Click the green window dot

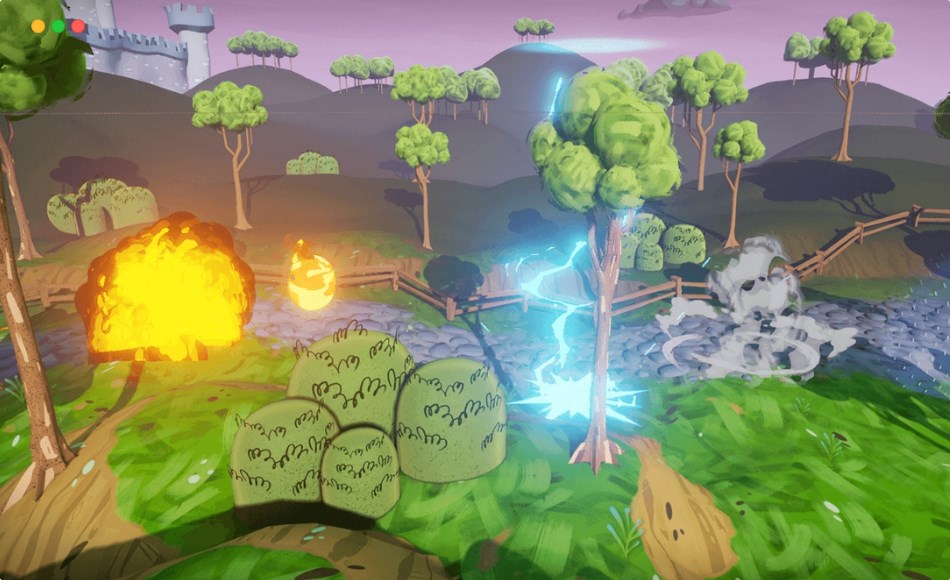coord(58,26)
